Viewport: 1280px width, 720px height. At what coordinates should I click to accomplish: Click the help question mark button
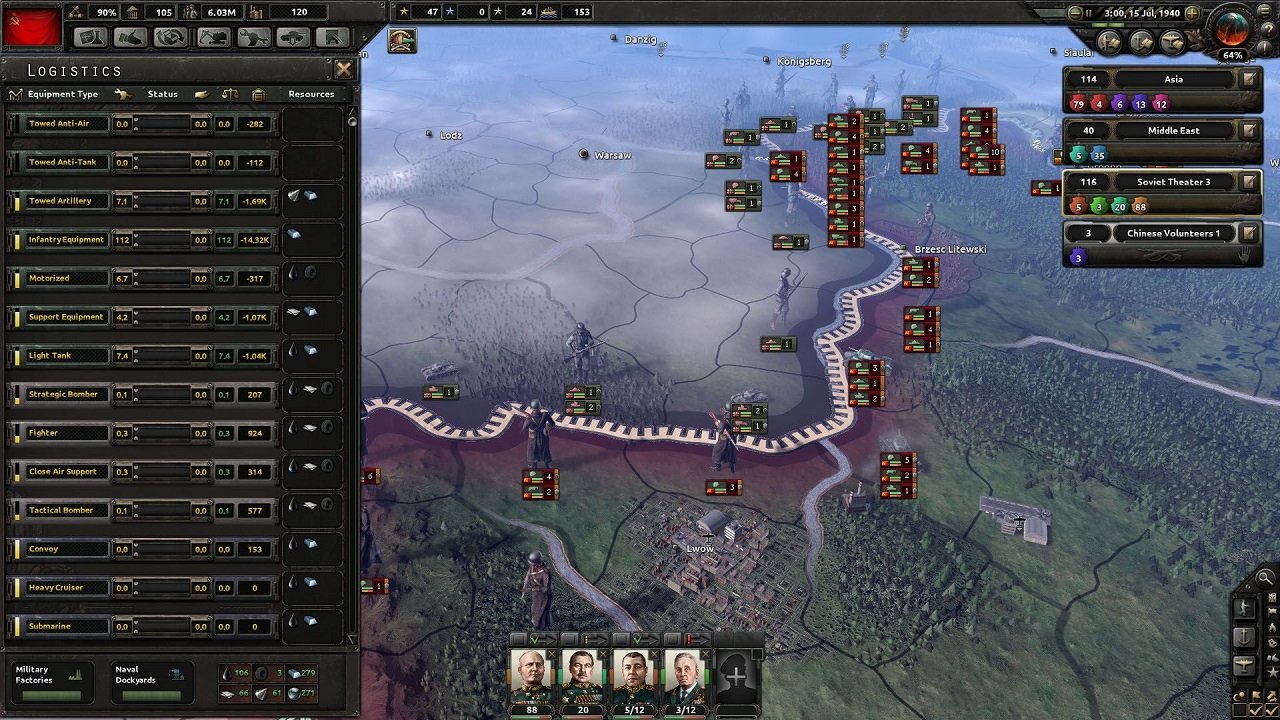click(x=1268, y=28)
